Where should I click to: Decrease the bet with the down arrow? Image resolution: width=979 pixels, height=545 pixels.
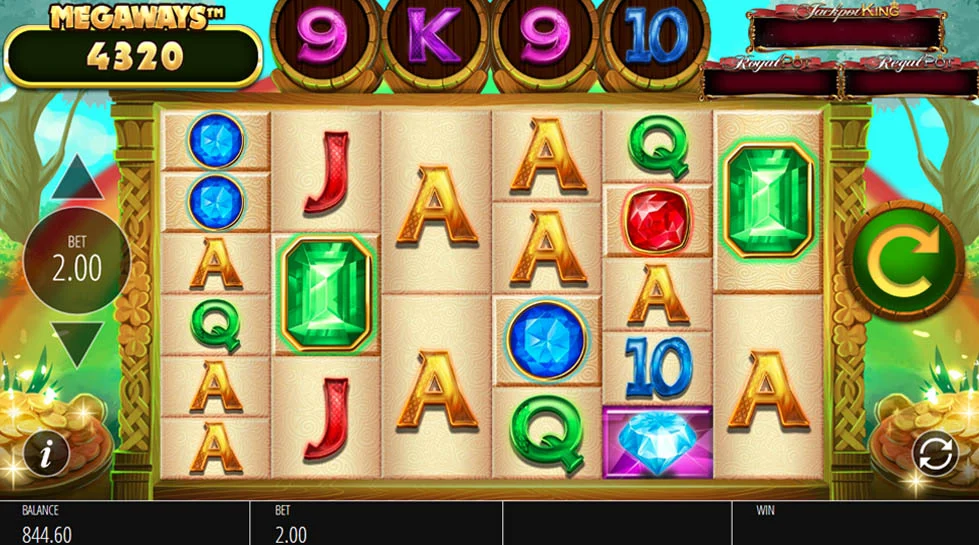click(x=78, y=343)
